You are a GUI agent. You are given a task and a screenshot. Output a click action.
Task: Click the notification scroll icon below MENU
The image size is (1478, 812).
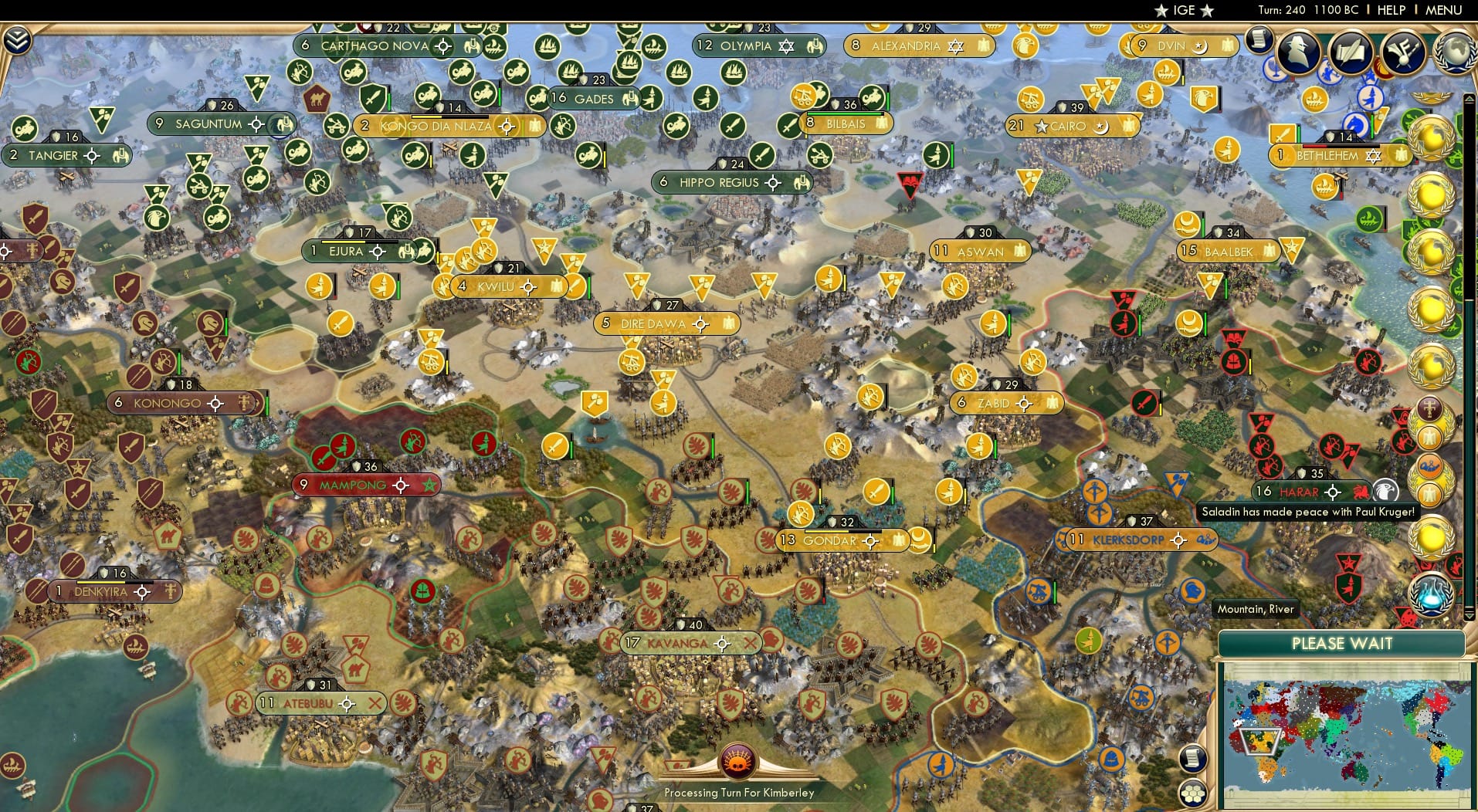point(1261,39)
